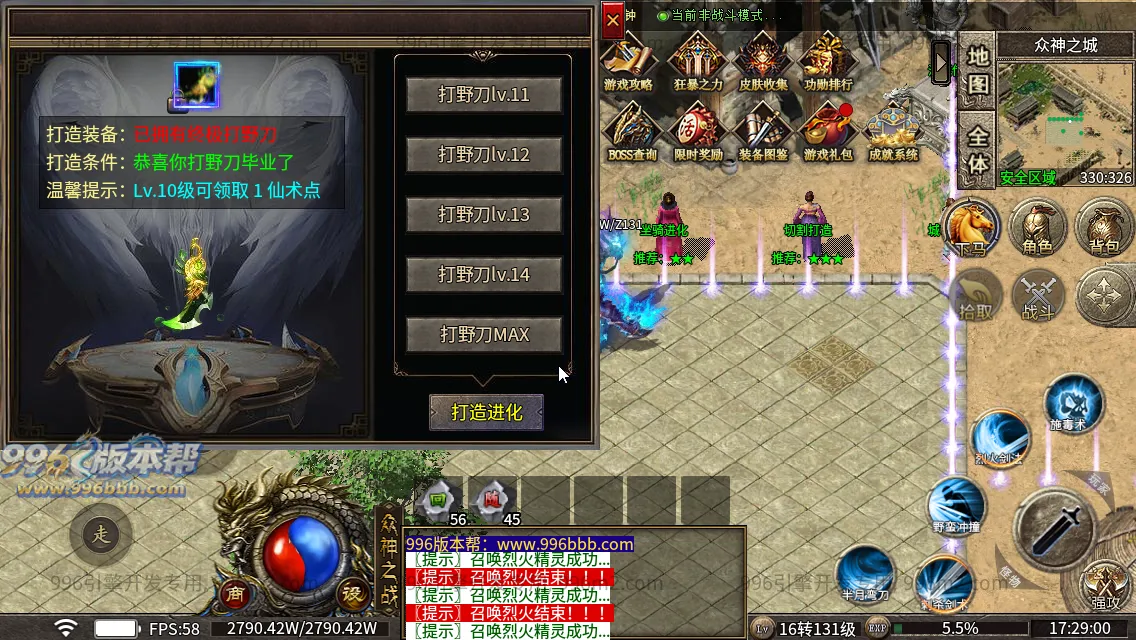The width and height of the screenshot is (1136, 640).
Task: Use the 野蛮冲撞 charge skill
Action: (956, 504)
